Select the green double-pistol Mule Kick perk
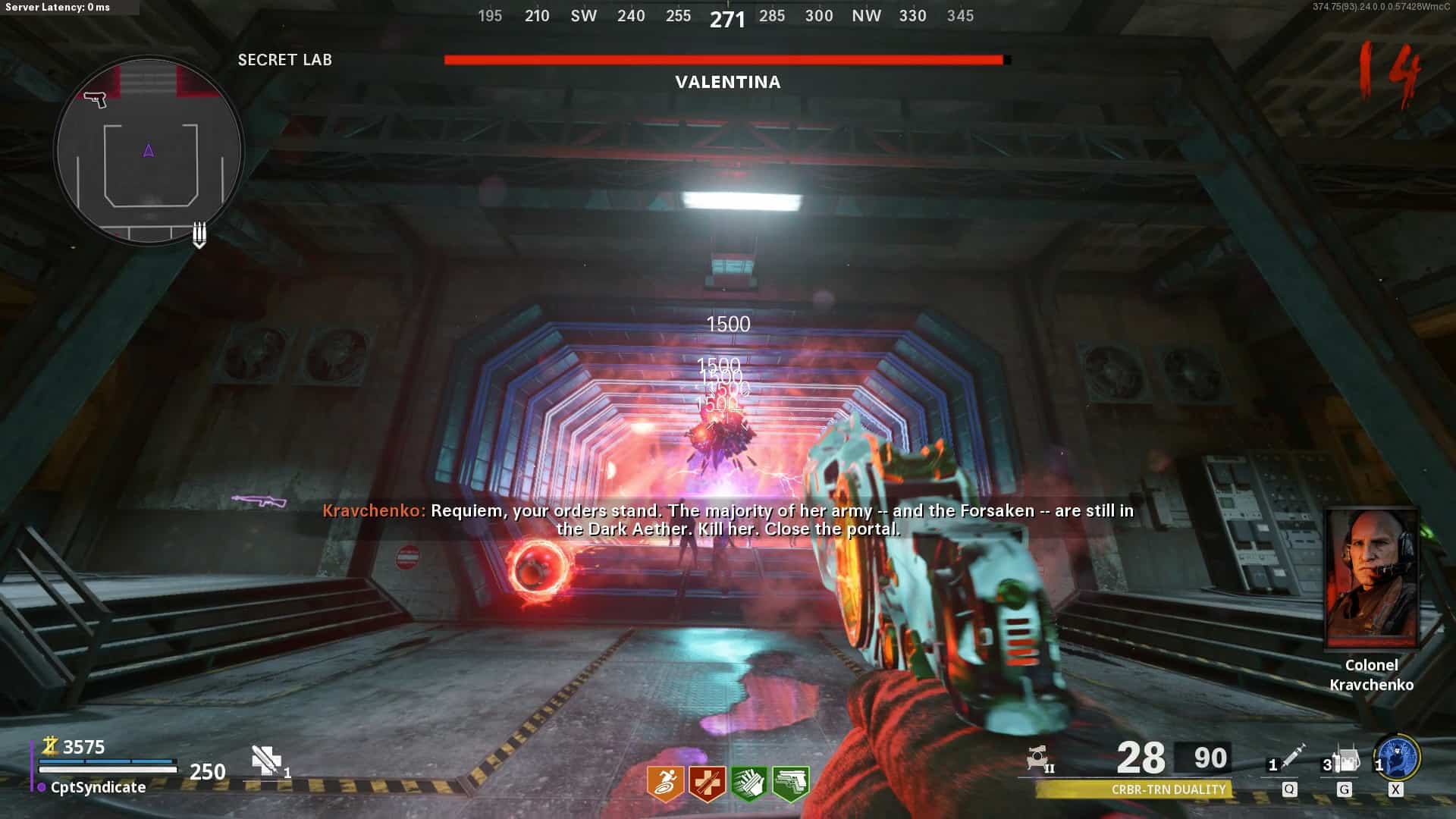The width and height of the screenshot is (1456, 819). tap(790, 783)
